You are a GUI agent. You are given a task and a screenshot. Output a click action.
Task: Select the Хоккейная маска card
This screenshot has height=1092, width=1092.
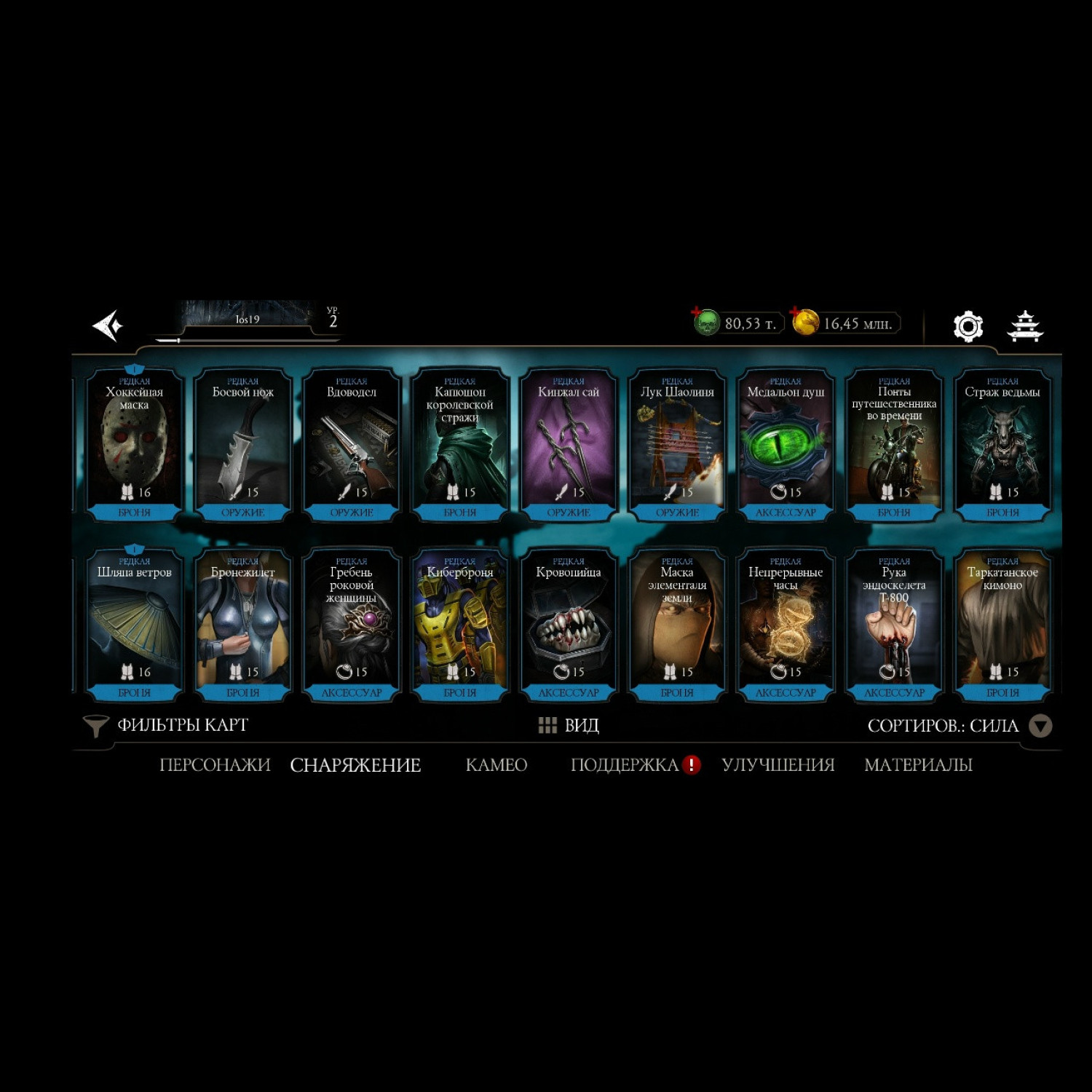coord(135,446)
